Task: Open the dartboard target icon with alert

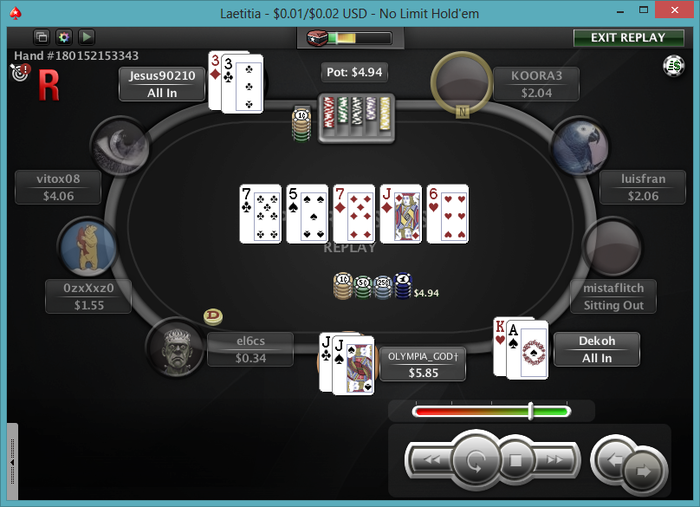Action: tap(19, 72)
